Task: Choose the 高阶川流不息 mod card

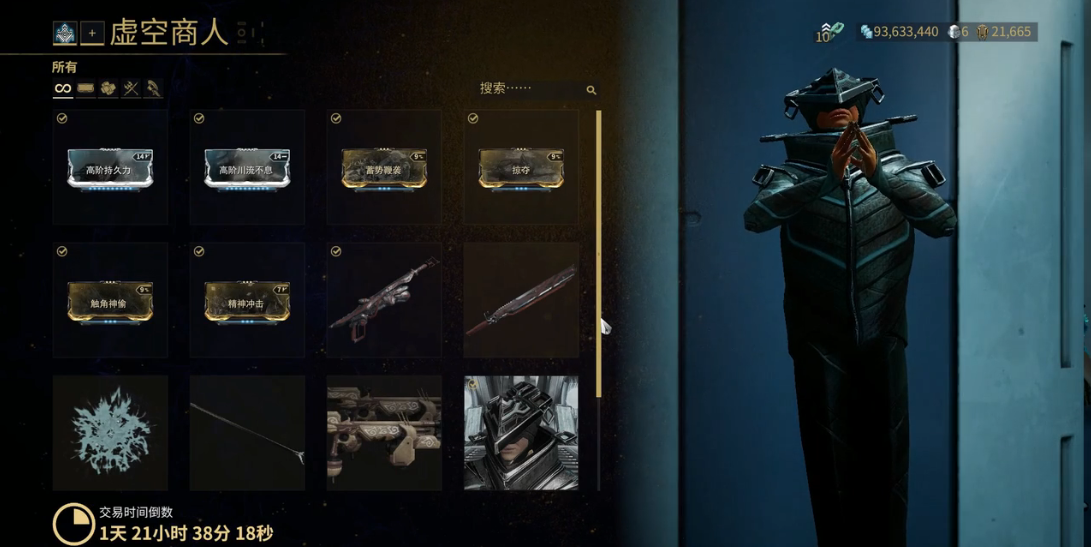Action: tap(247, 167)
